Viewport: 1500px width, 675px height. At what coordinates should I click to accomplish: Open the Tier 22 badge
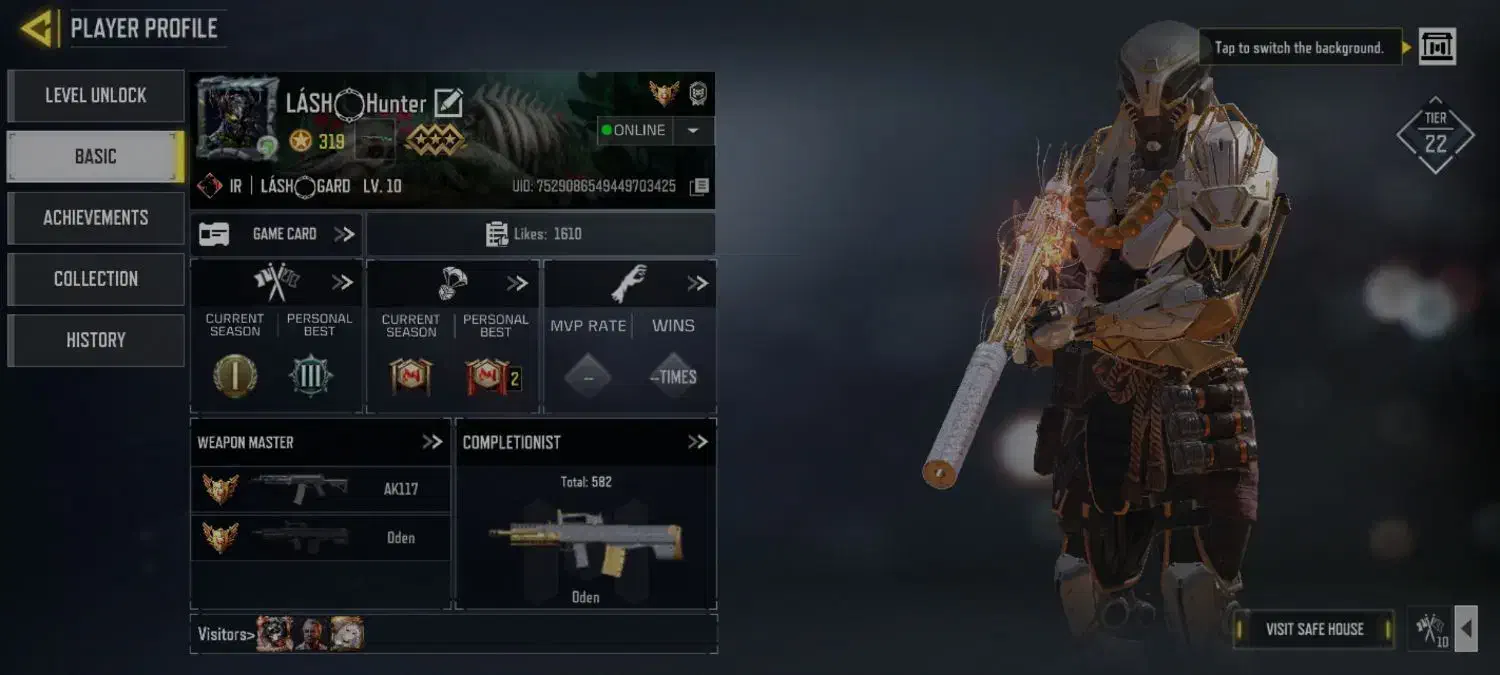(x=1435, y=136)
